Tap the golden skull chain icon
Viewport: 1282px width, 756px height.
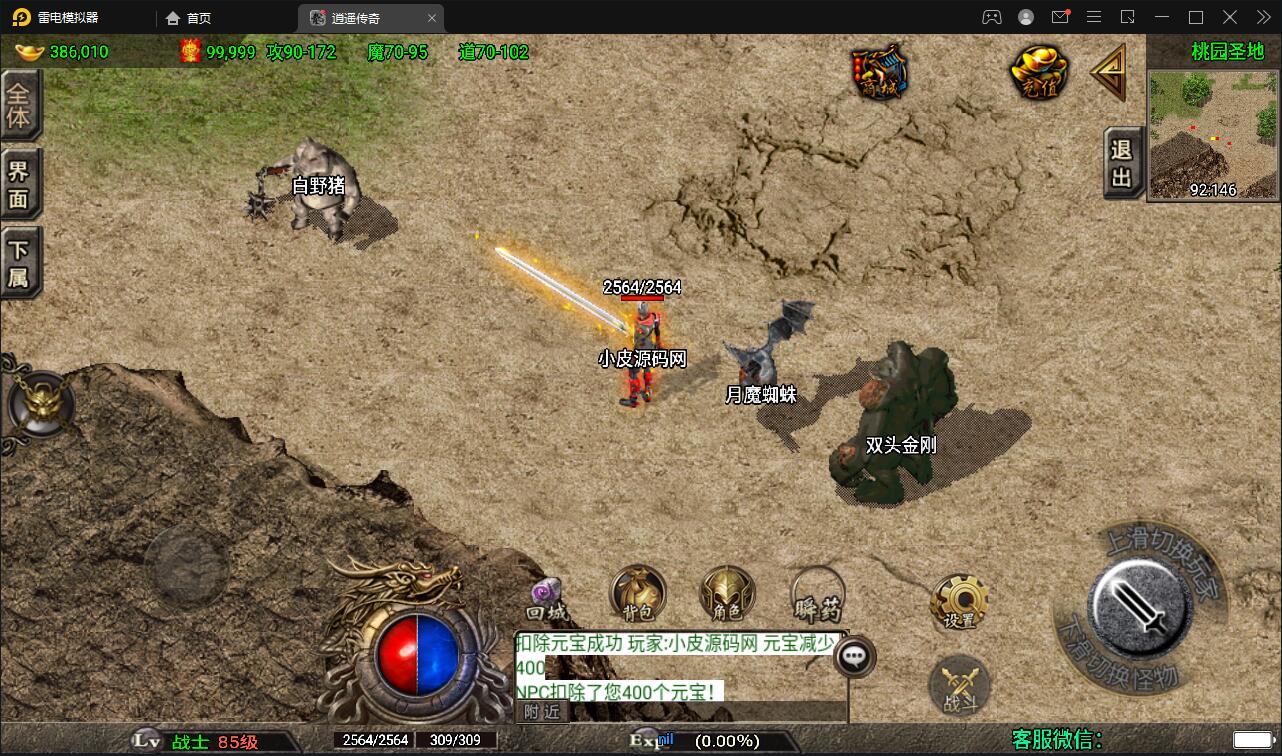tap(40, 405)
